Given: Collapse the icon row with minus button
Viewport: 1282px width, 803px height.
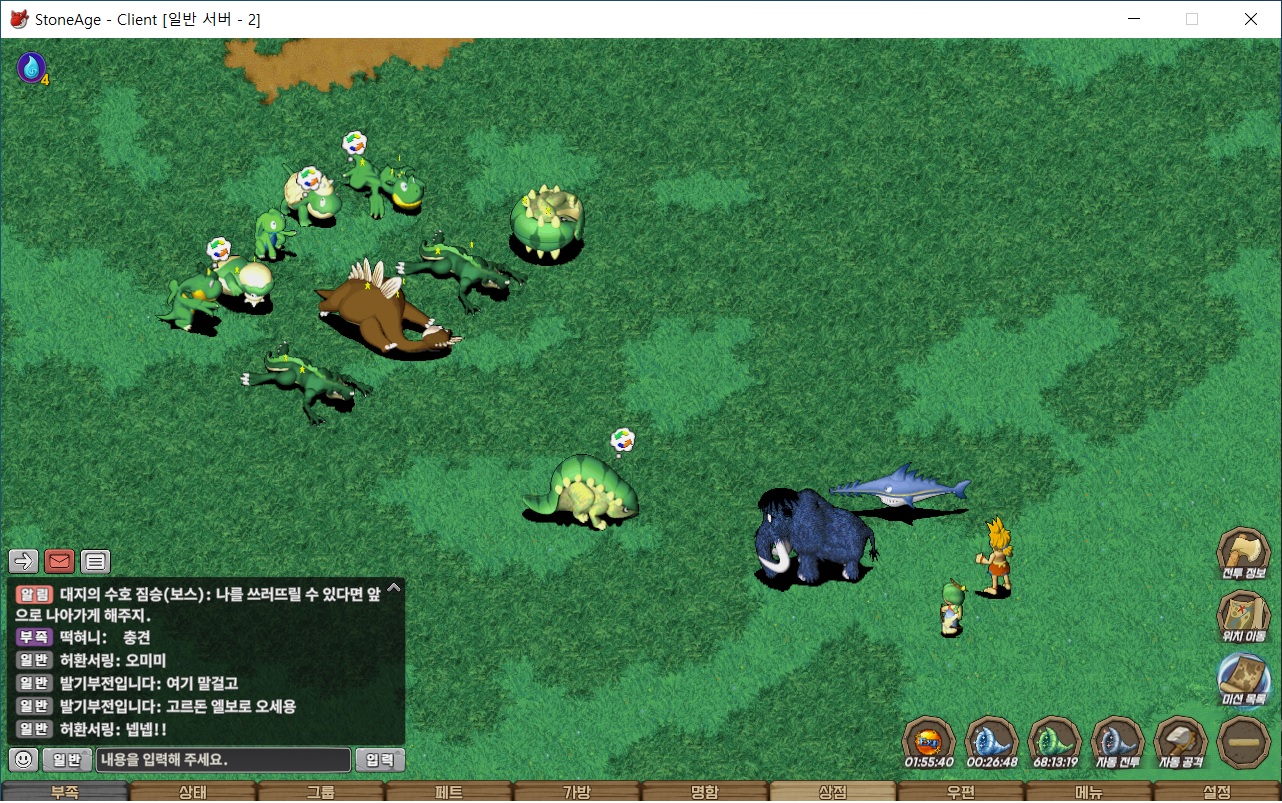Looking at the screenshot, I should pos(1244,742).
